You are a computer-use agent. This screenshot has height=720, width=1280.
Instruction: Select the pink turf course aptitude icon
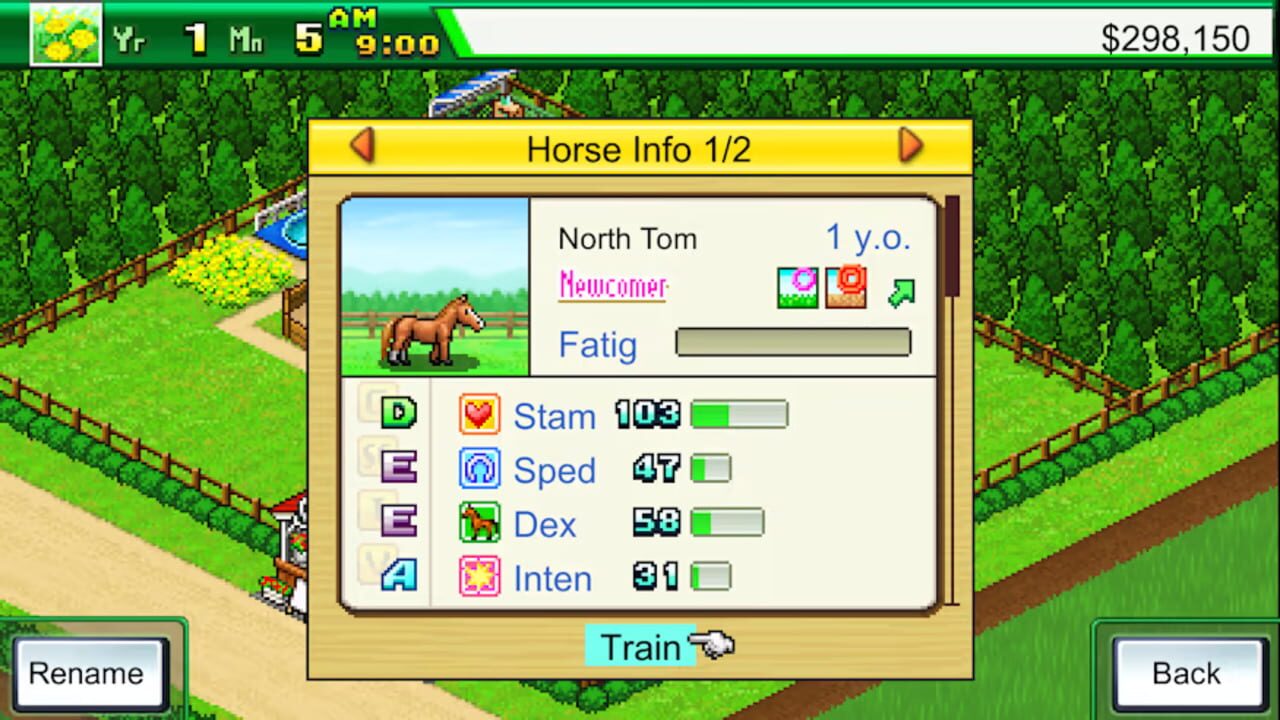point(797,287)
